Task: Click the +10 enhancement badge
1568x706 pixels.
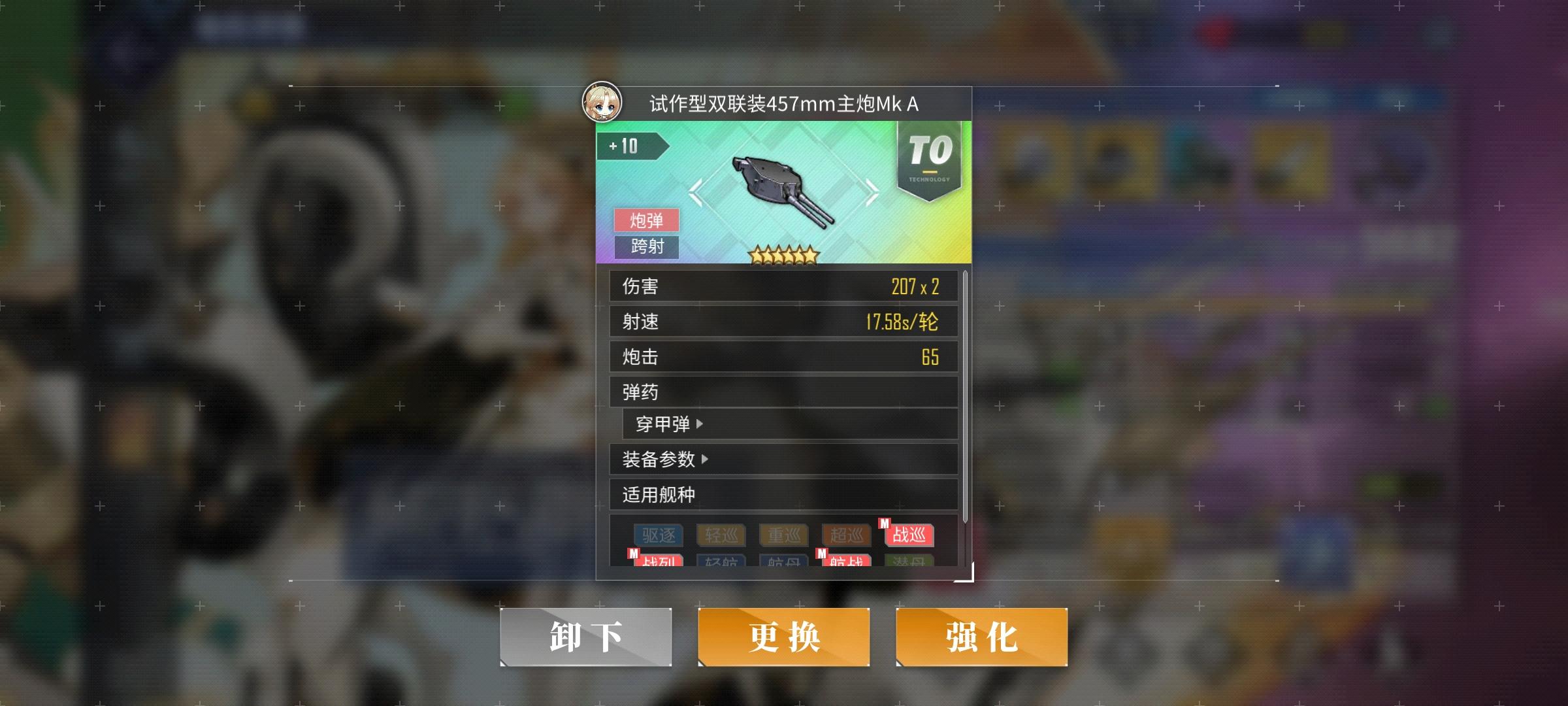Action: [629, 146]
